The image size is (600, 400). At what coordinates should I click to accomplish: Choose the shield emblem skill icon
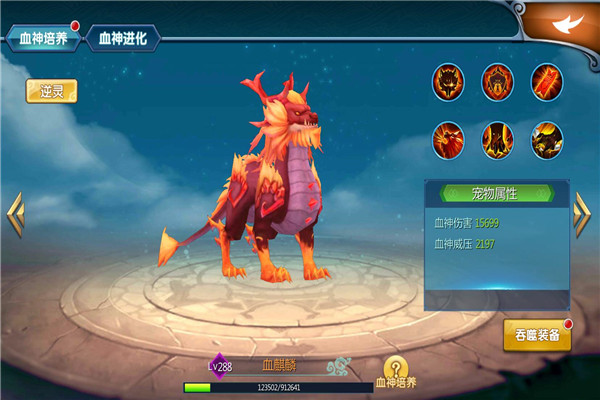click(x=498, y=82)
